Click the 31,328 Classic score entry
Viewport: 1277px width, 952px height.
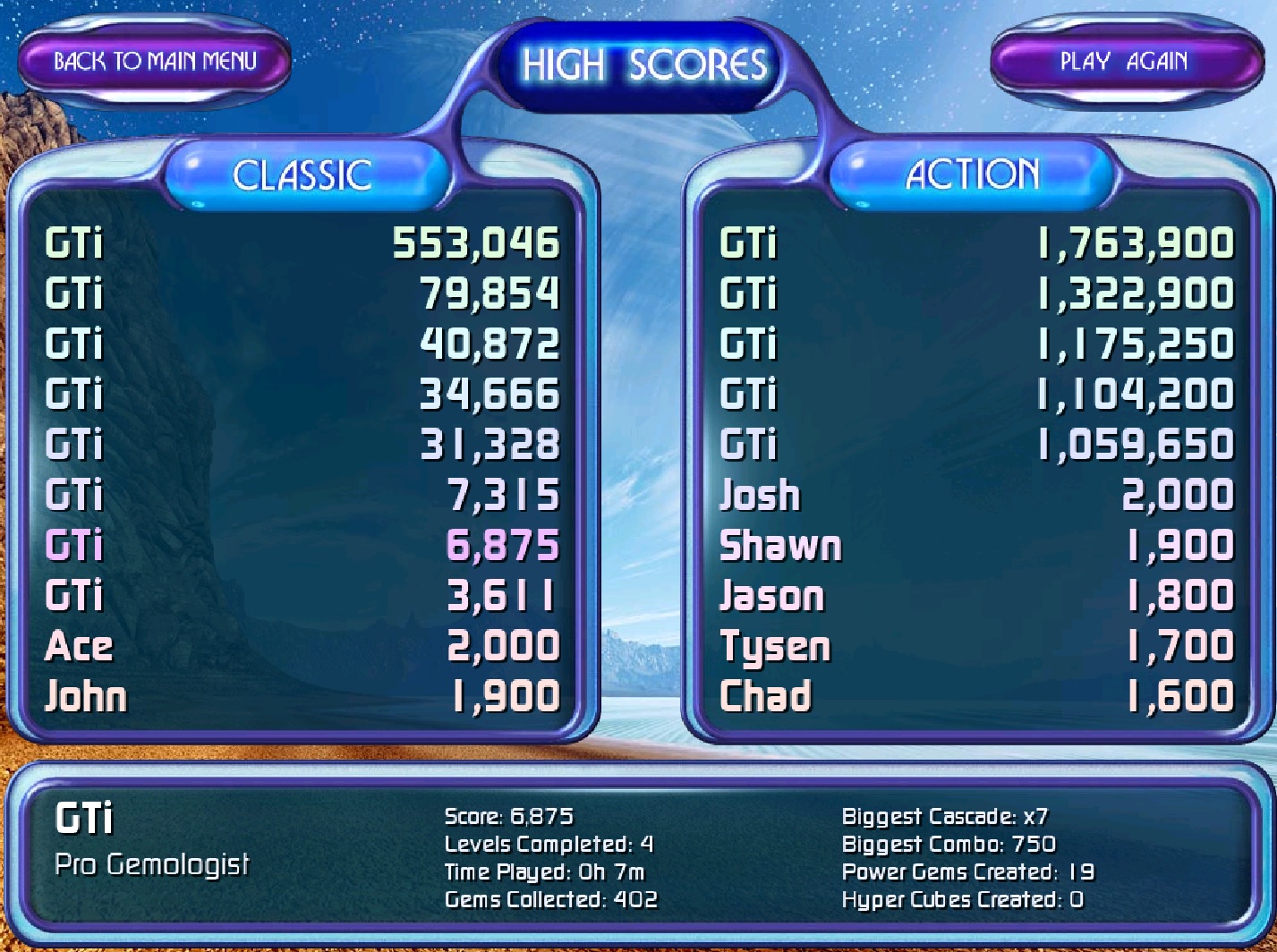click(302, 445)
